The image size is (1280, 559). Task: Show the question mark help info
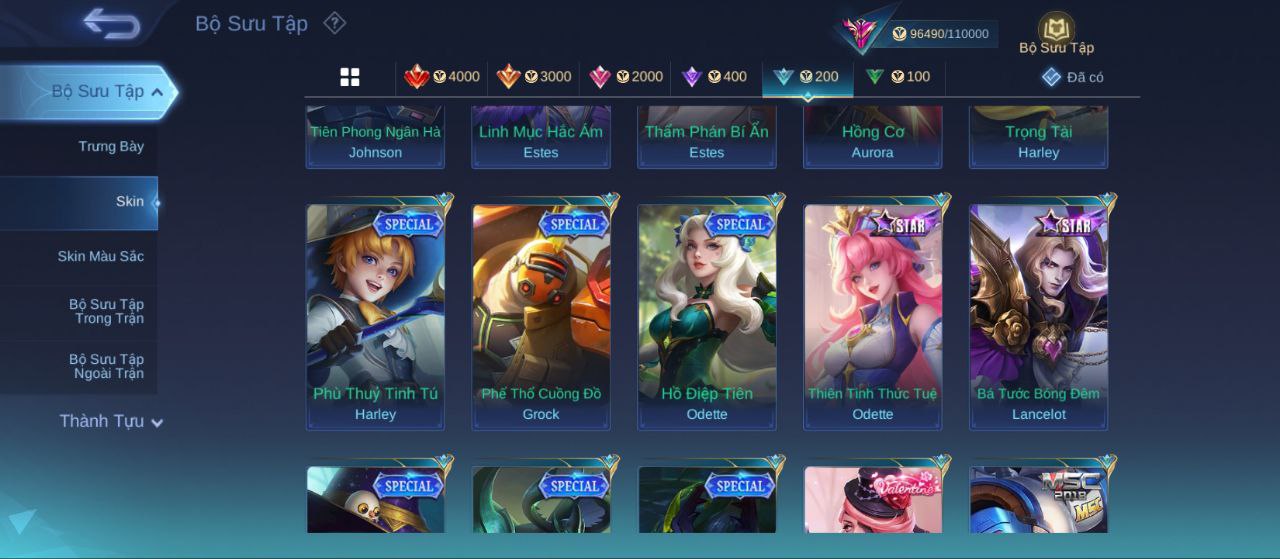pyautogui.click(x=335, y=23)
